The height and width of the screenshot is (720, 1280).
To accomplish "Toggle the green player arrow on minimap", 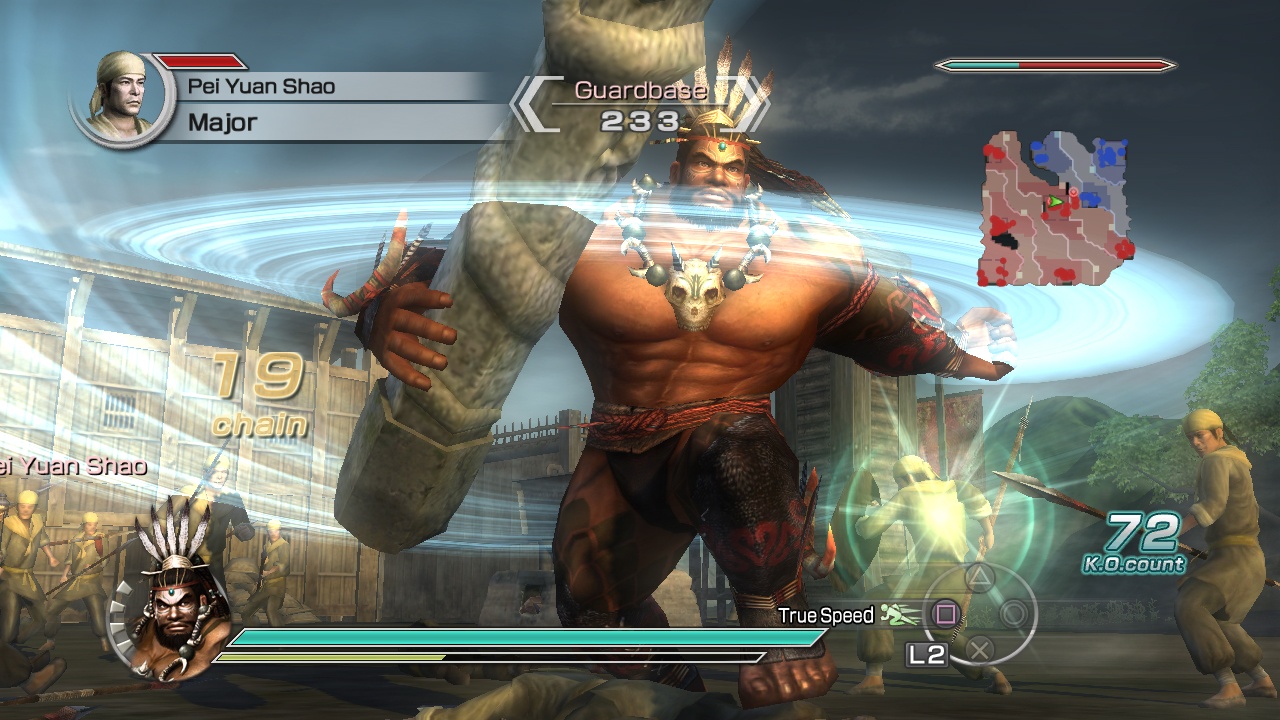I will tap(1056, 201).
